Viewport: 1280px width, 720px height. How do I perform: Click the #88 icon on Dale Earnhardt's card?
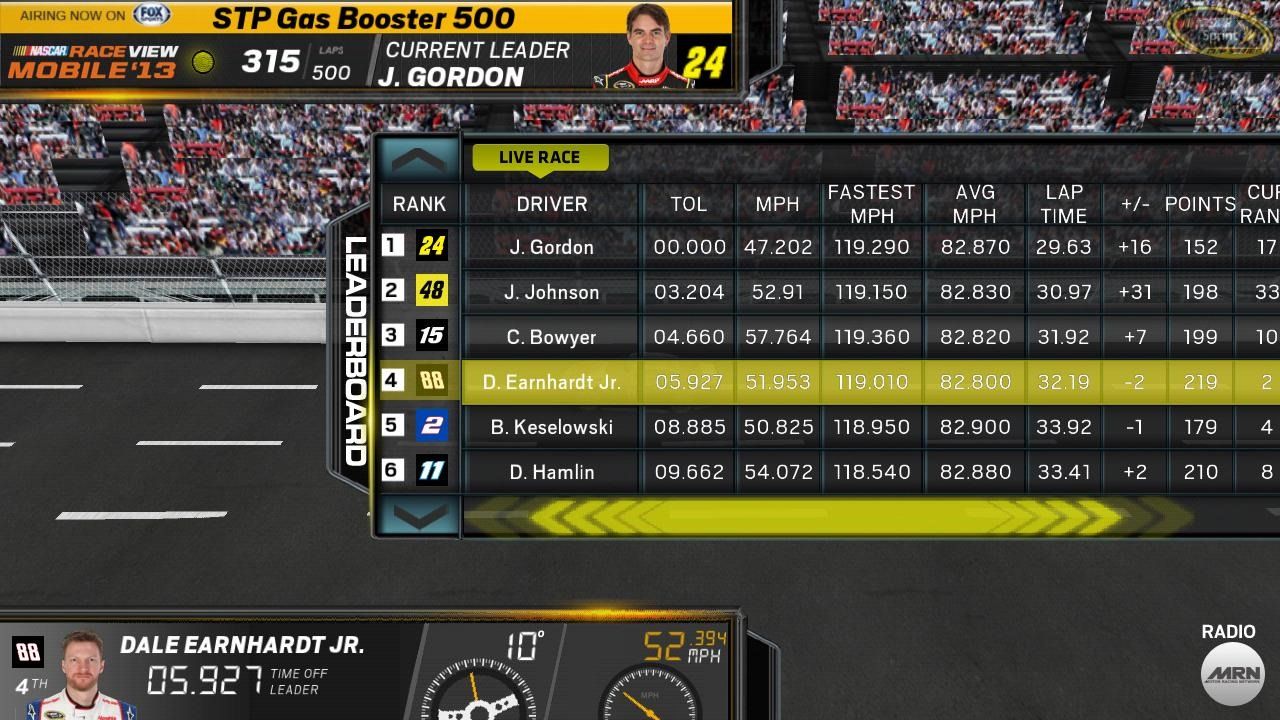click(27, 651)
